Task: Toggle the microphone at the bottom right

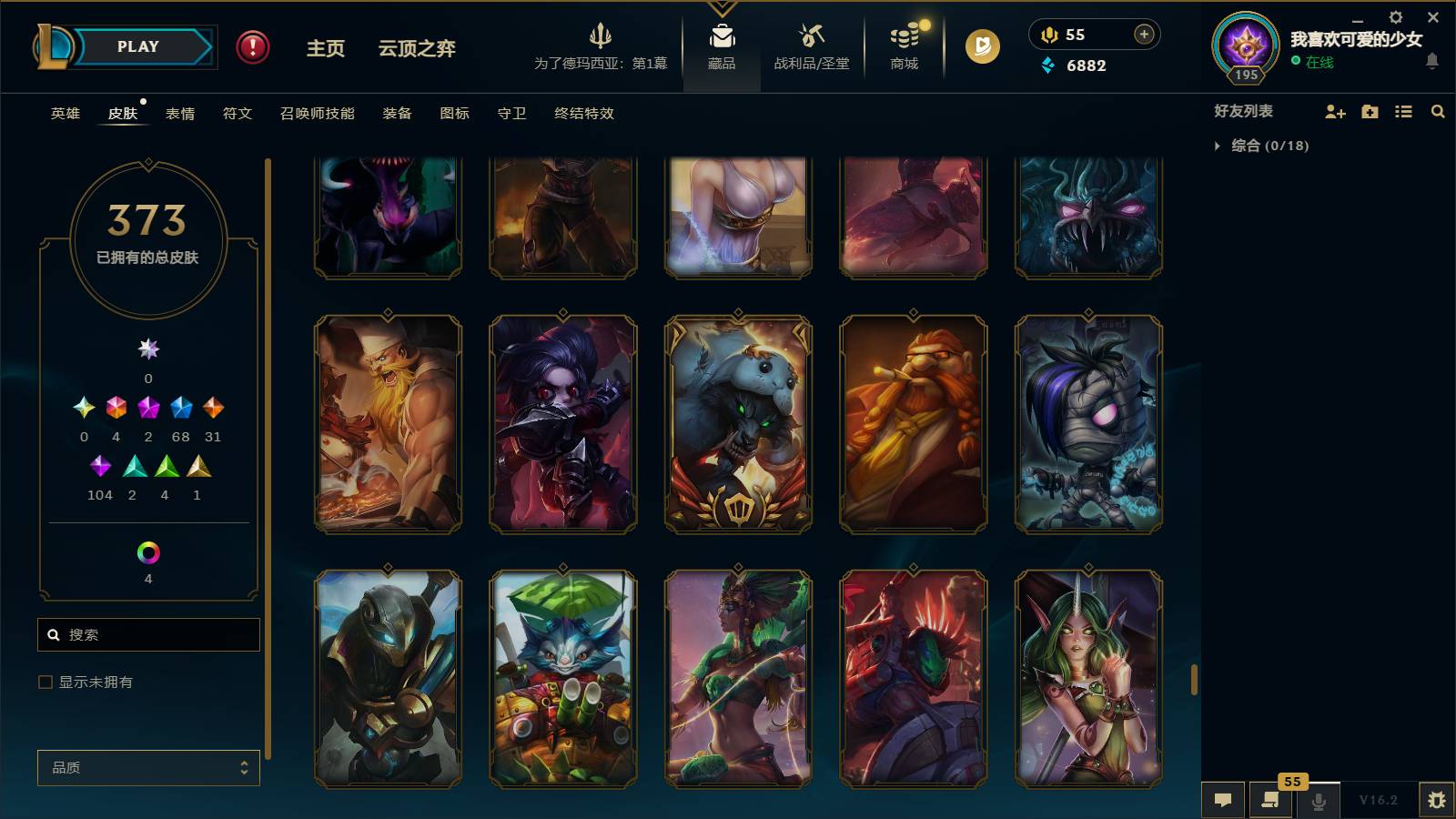Action: 1318,801
